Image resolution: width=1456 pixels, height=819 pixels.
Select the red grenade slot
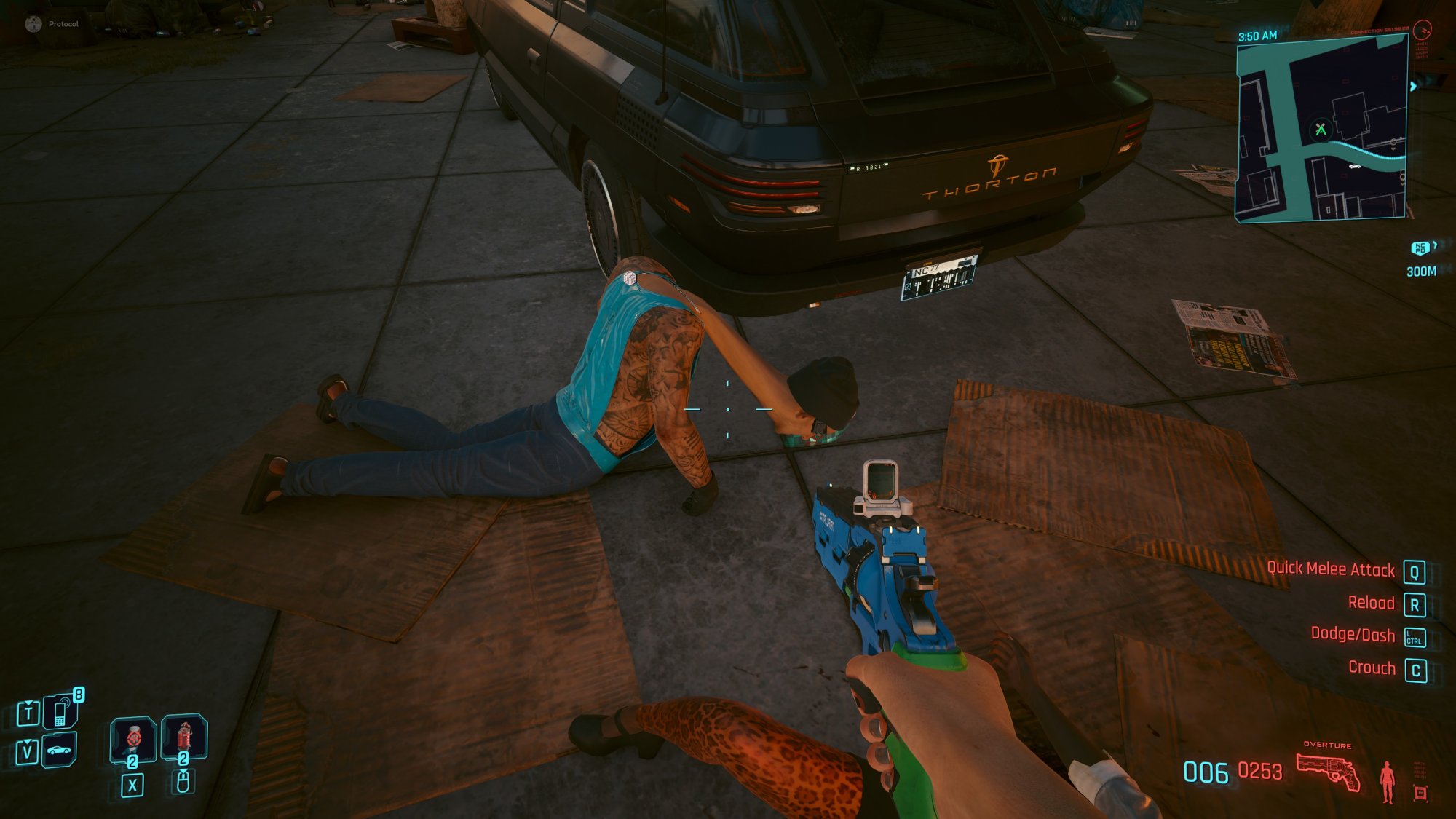(x=183, y=737)
